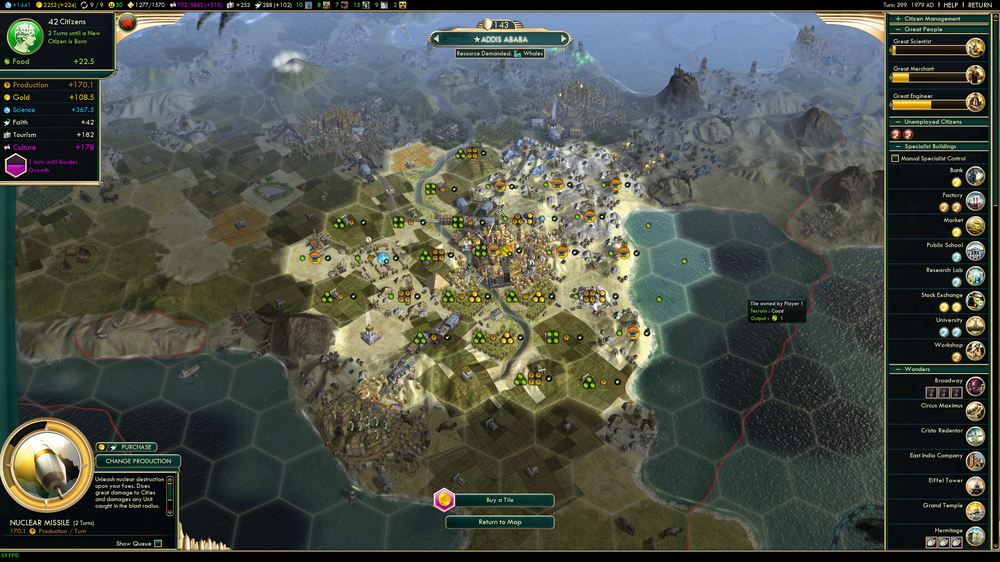This screenshot has width=1000, height=562.
Task: Go to the previous city arrow
Action: 437,40
